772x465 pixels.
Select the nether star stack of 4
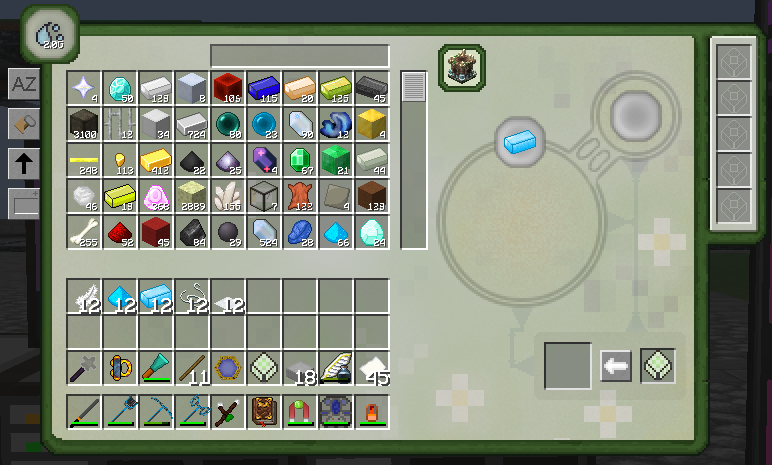[x=84, y=88]
